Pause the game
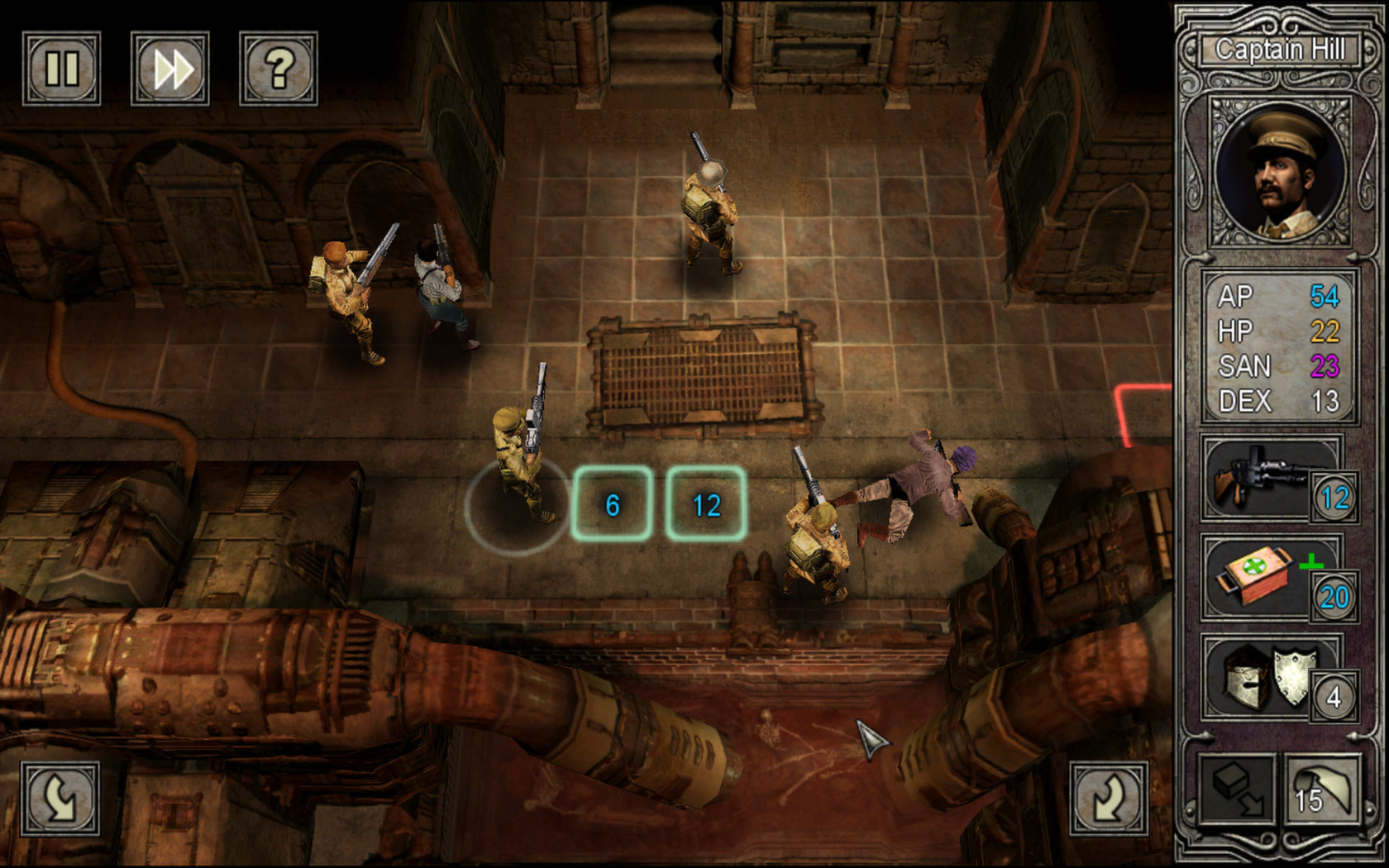 point(61,69)
